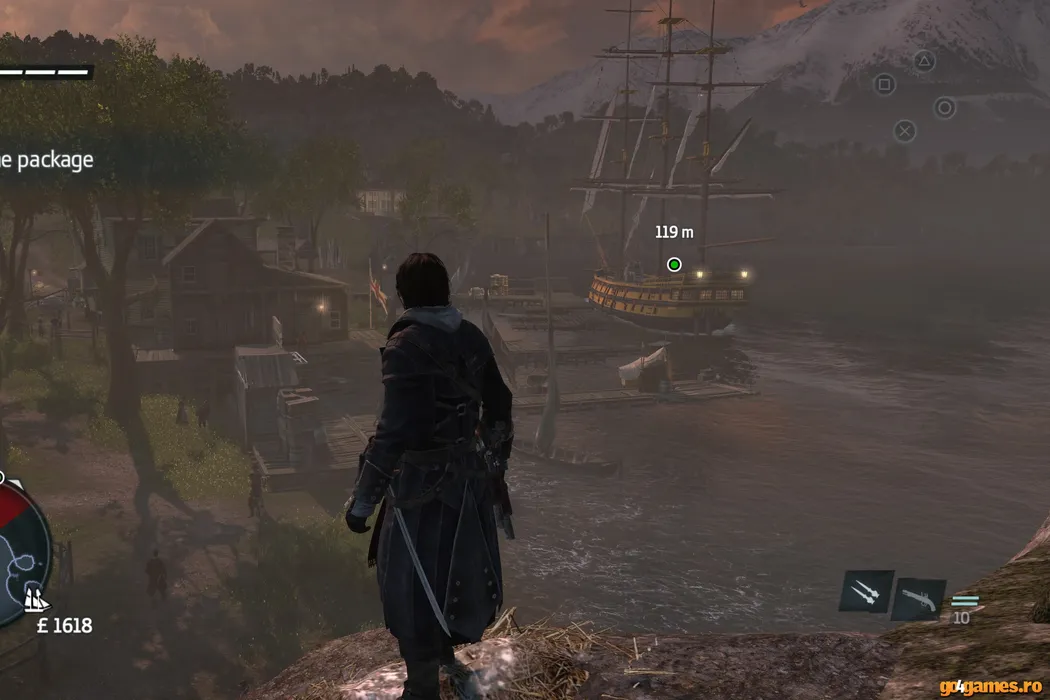Click the sailing ship marker on minimap

click(x=36, y=599)
